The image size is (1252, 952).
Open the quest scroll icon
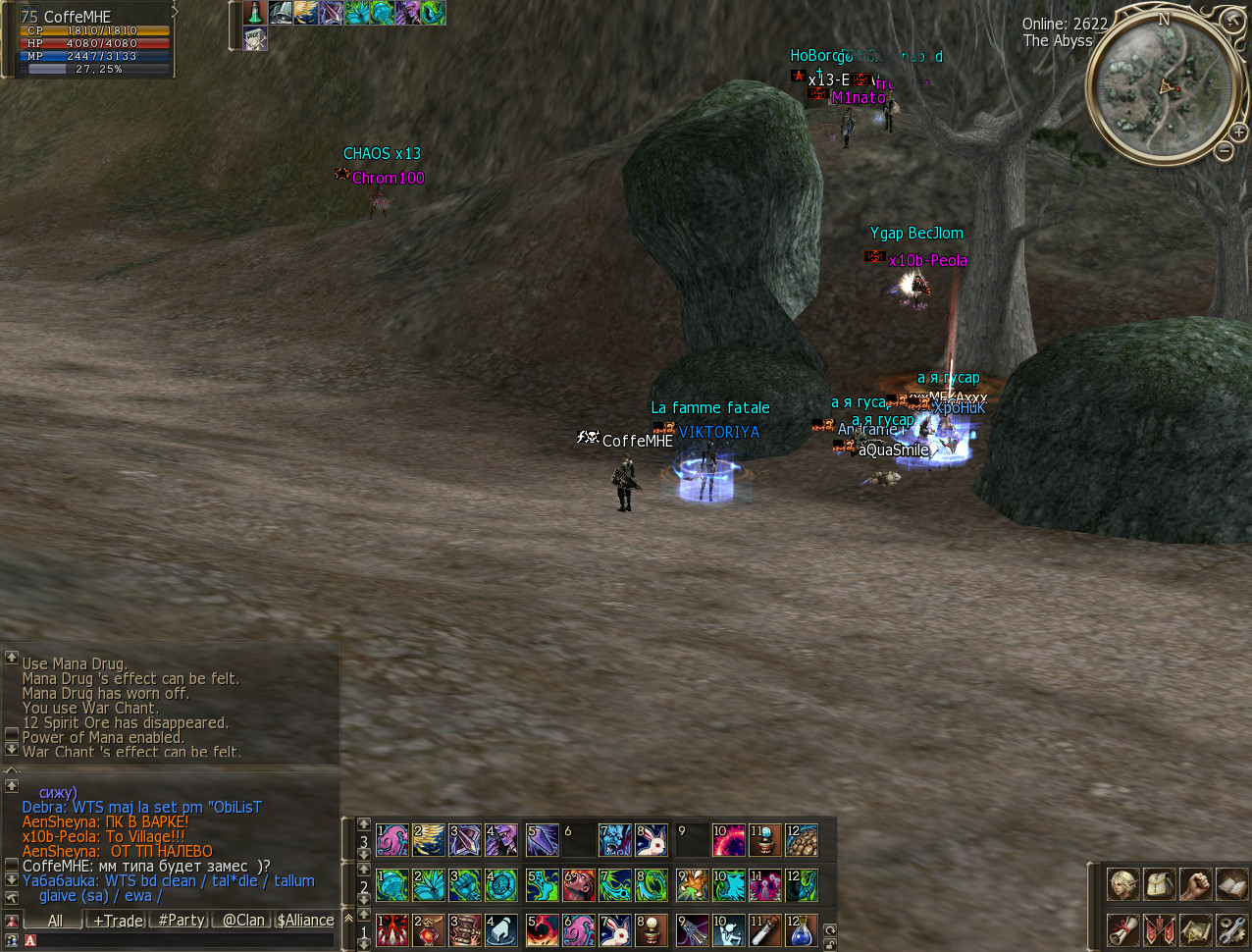(1123, 928)
